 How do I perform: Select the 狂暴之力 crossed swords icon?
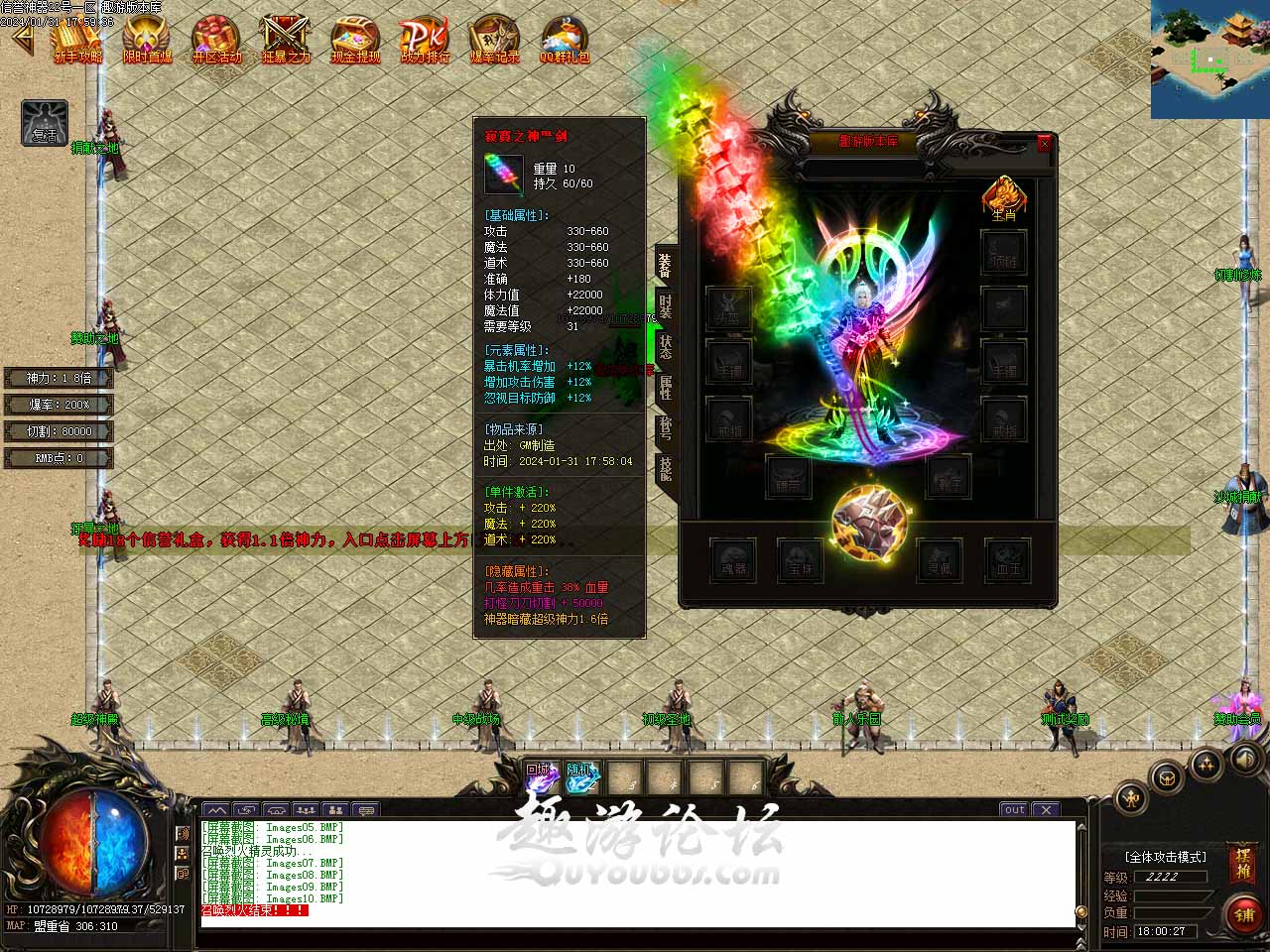pyautogui.click(x=286, y=40)
